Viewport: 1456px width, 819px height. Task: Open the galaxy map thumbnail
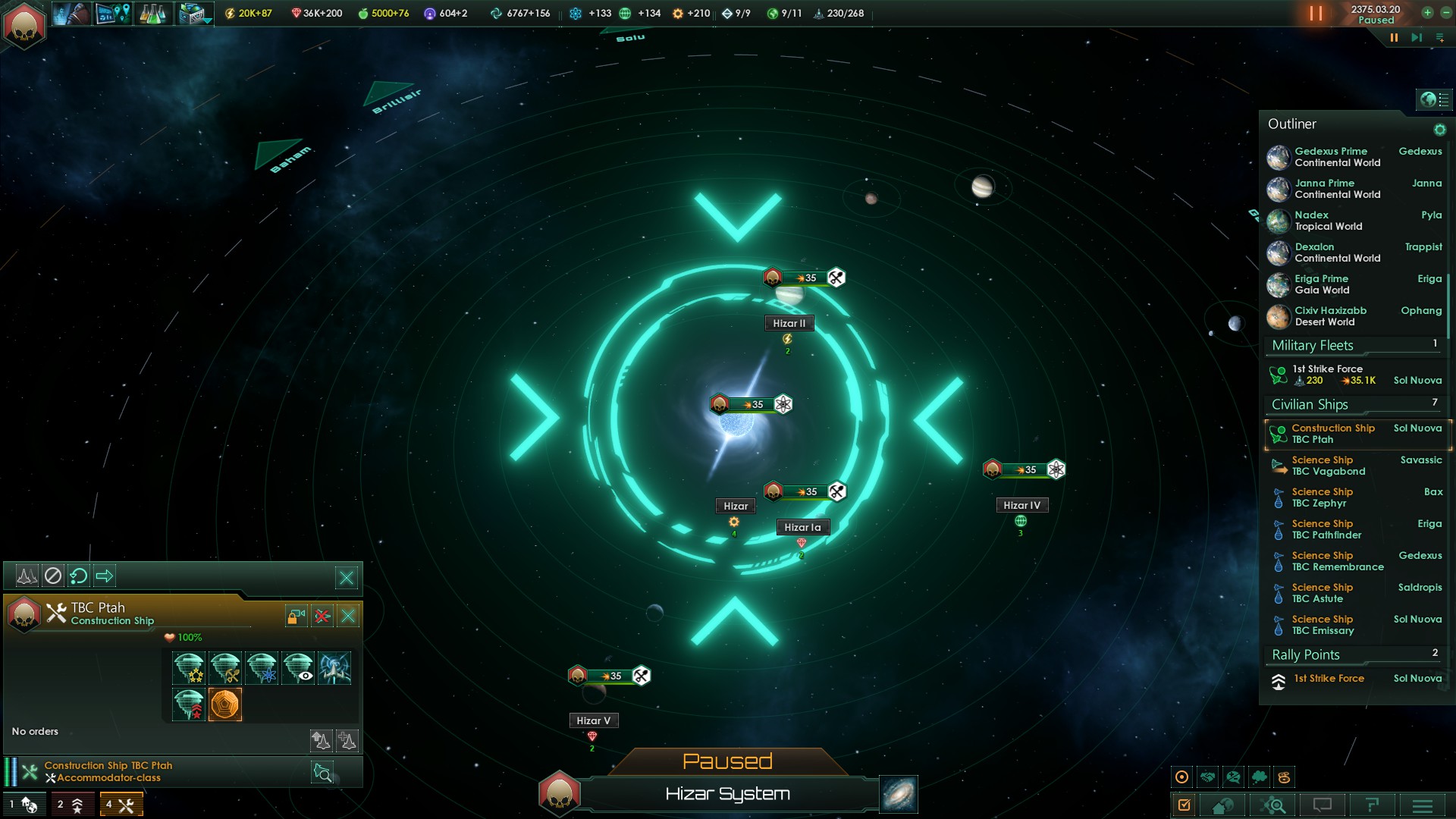tap(899, 794)
